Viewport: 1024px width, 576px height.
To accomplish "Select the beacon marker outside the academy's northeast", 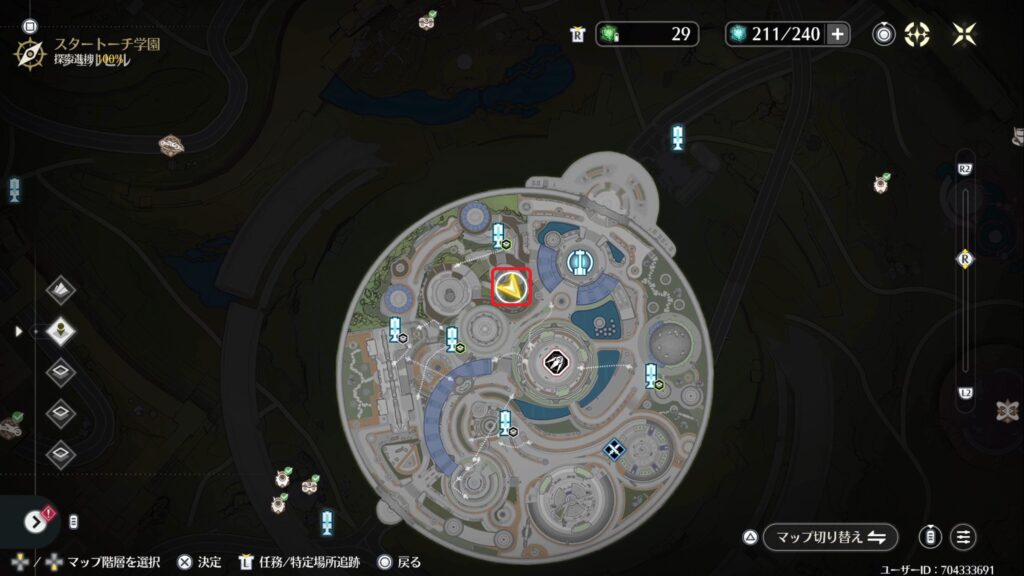I will point(678,138).
